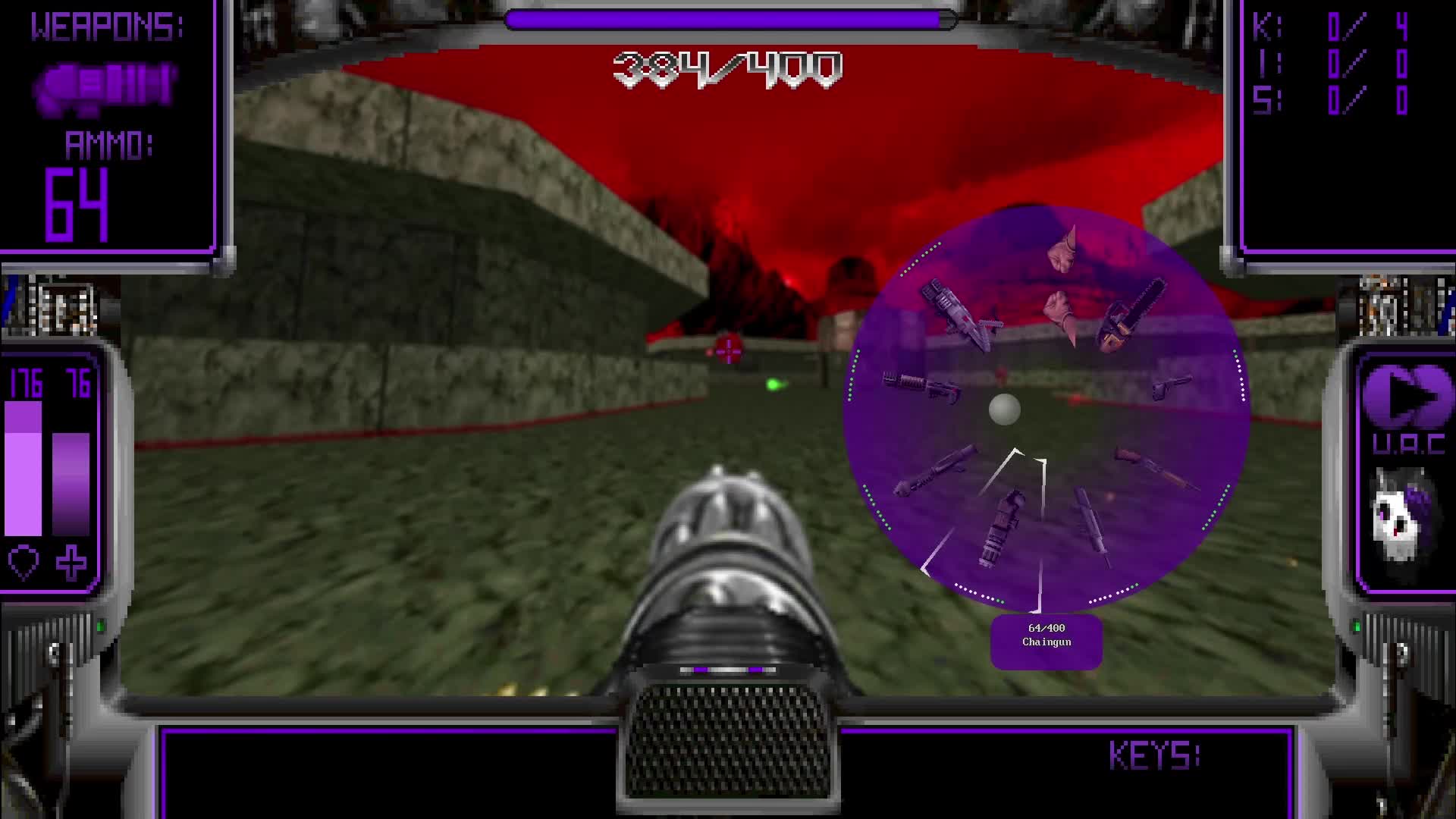The image size is (1456, 819).
Task: Select the highlighted Chaingun at the wheel bottom
Action: pos(1001,526)
